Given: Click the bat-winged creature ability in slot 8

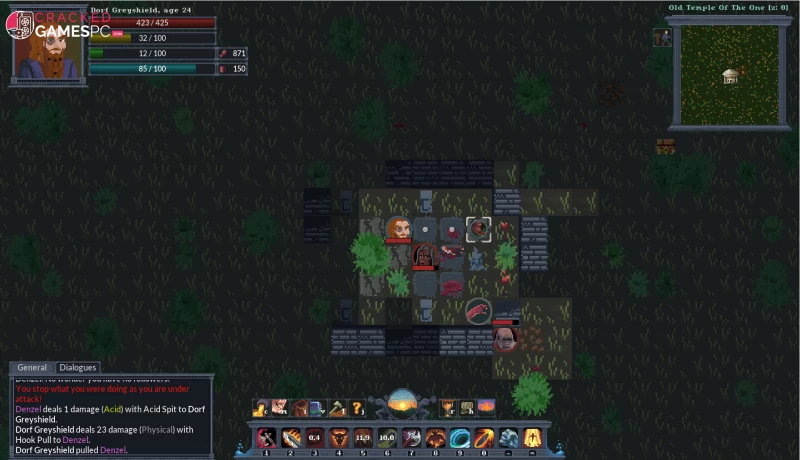Looking at the screenshot, I should 436,437.
